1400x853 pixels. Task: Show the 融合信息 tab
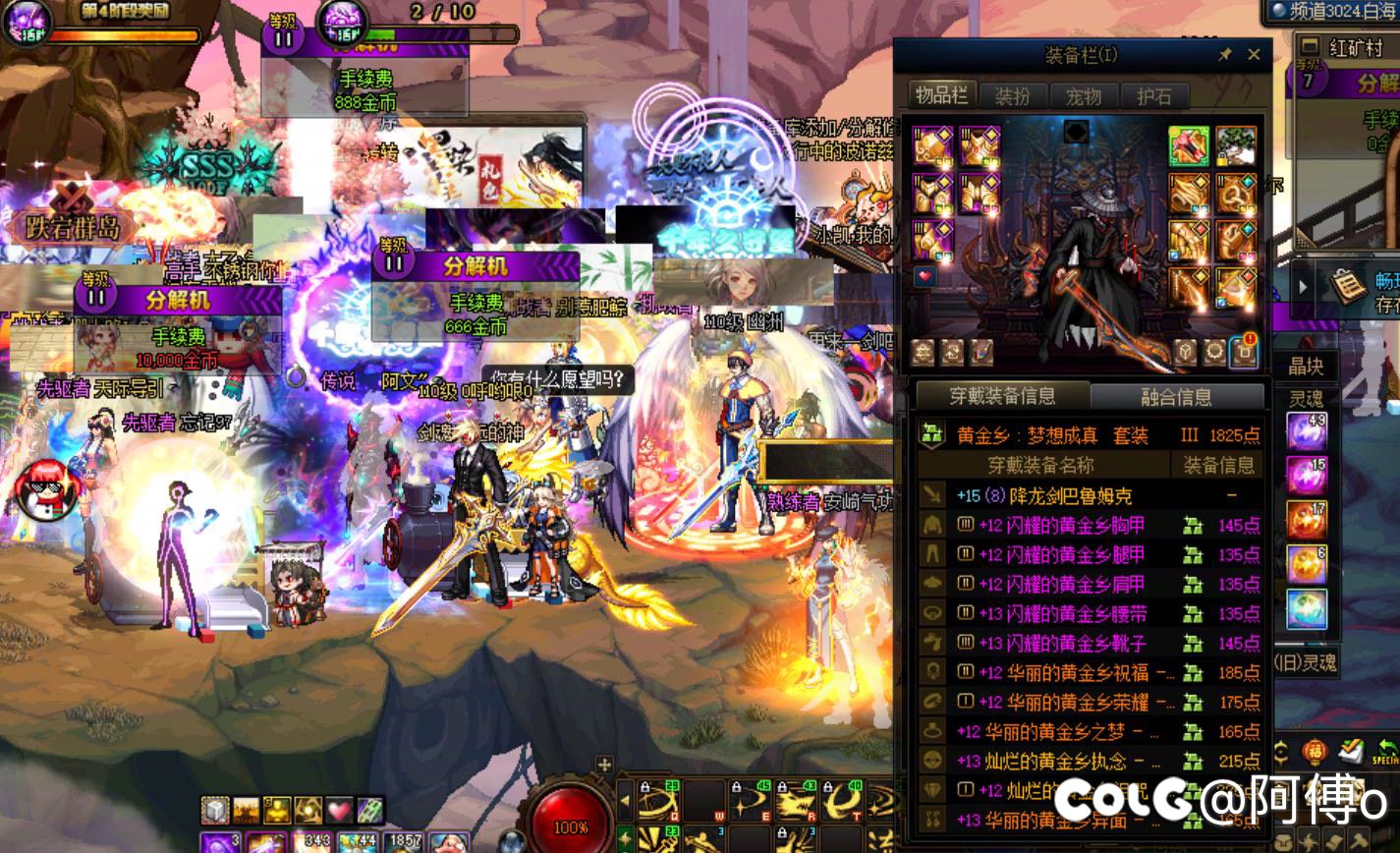1176,397
